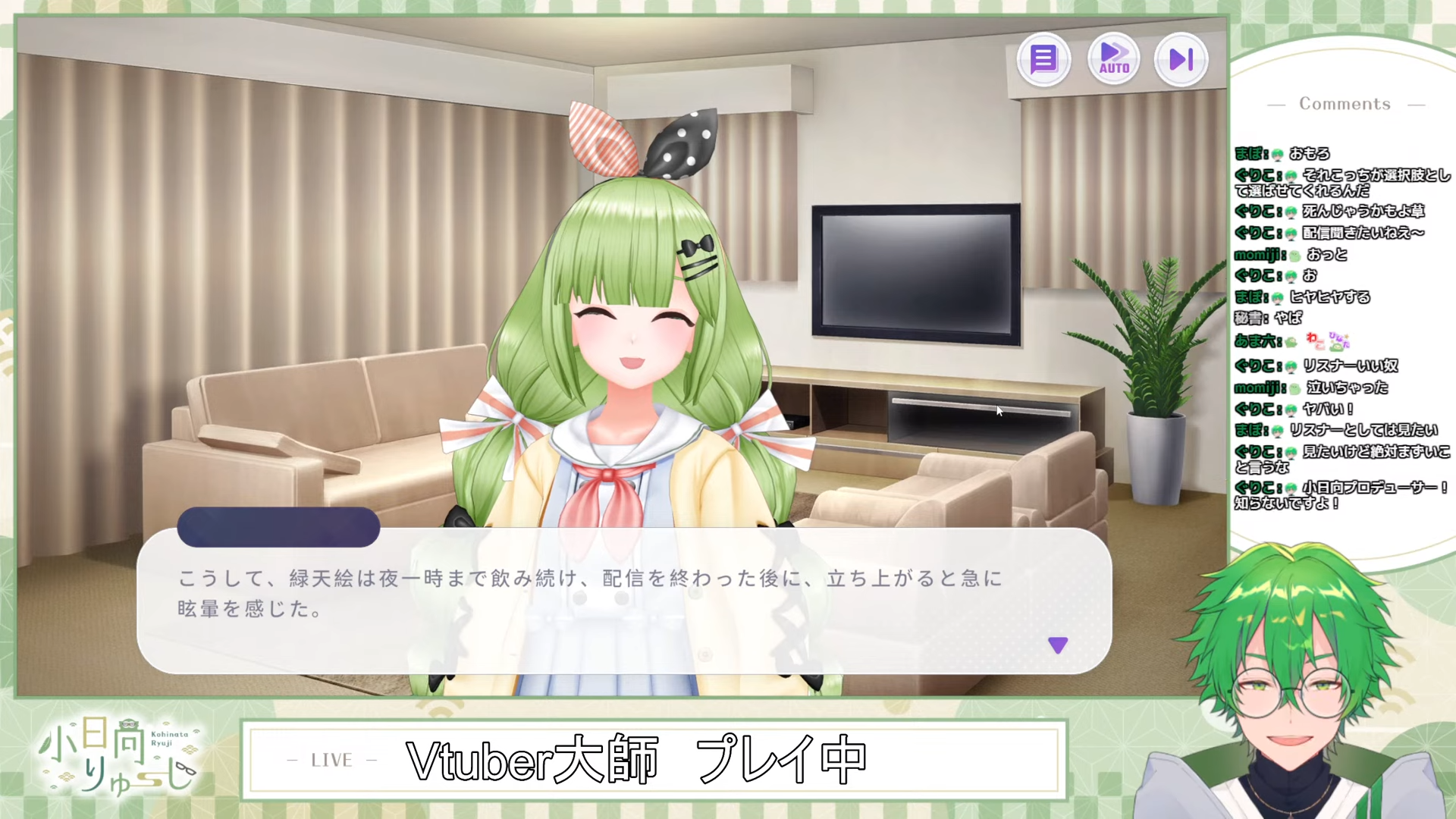Image resolution: width=1456 pixels, height=819 pixels.
Task: Click the purple advance triangle in dialogue box
Action: pos(1058,645)
